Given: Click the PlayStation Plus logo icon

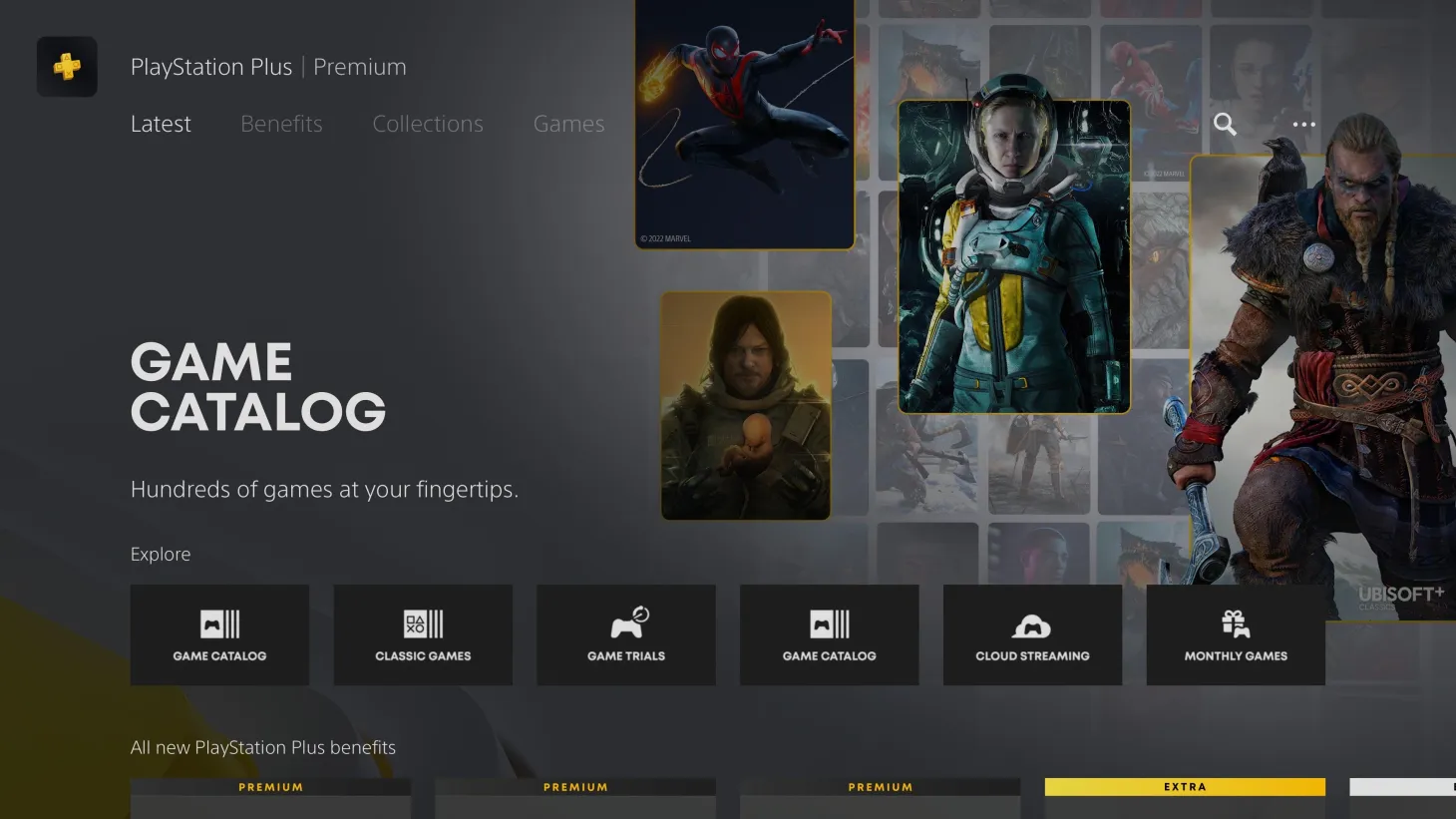Looking at the screenshot, I should pyautogui.click(x=66, y=66).
